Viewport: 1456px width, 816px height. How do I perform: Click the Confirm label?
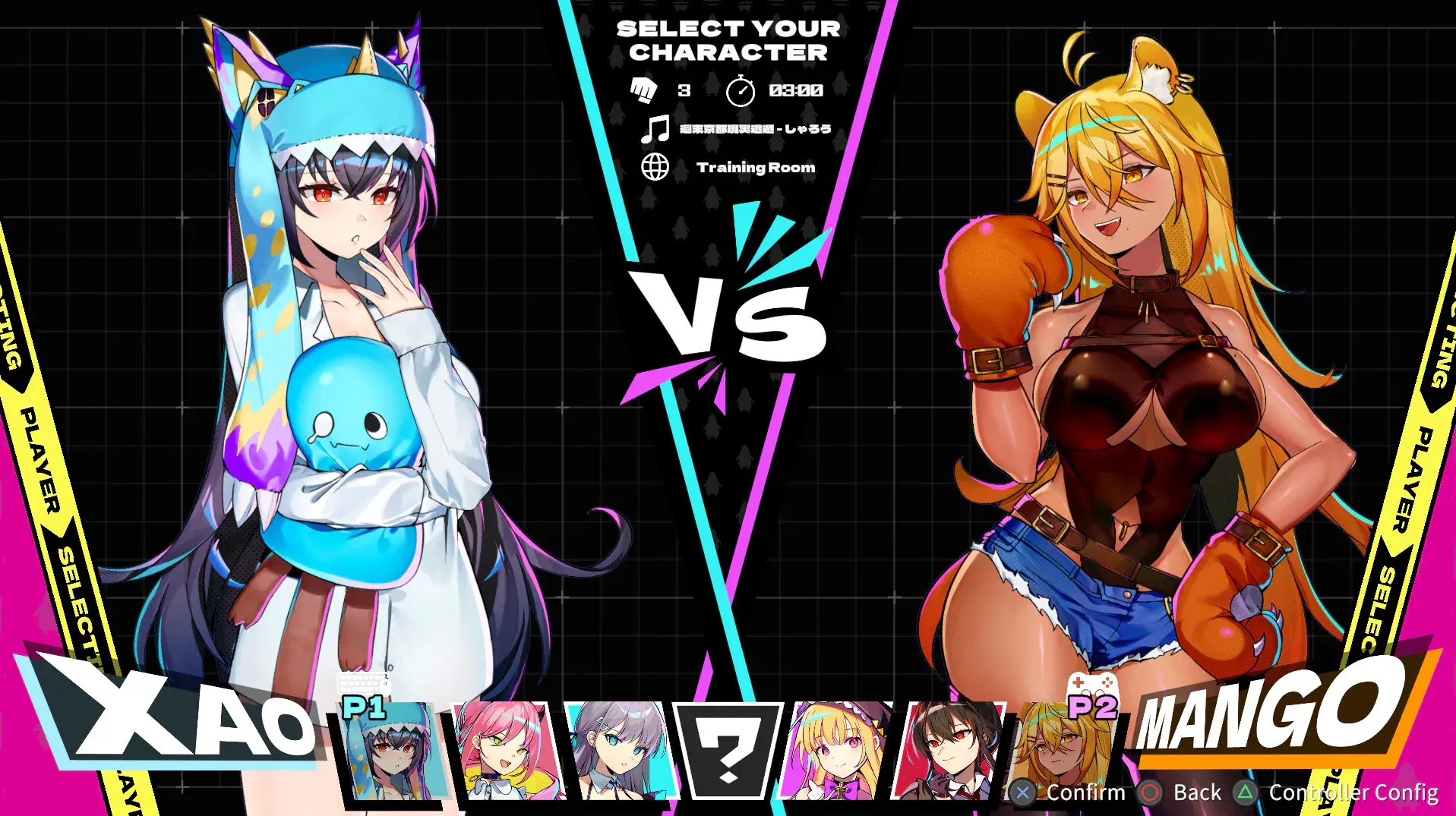pos(1086,792)
